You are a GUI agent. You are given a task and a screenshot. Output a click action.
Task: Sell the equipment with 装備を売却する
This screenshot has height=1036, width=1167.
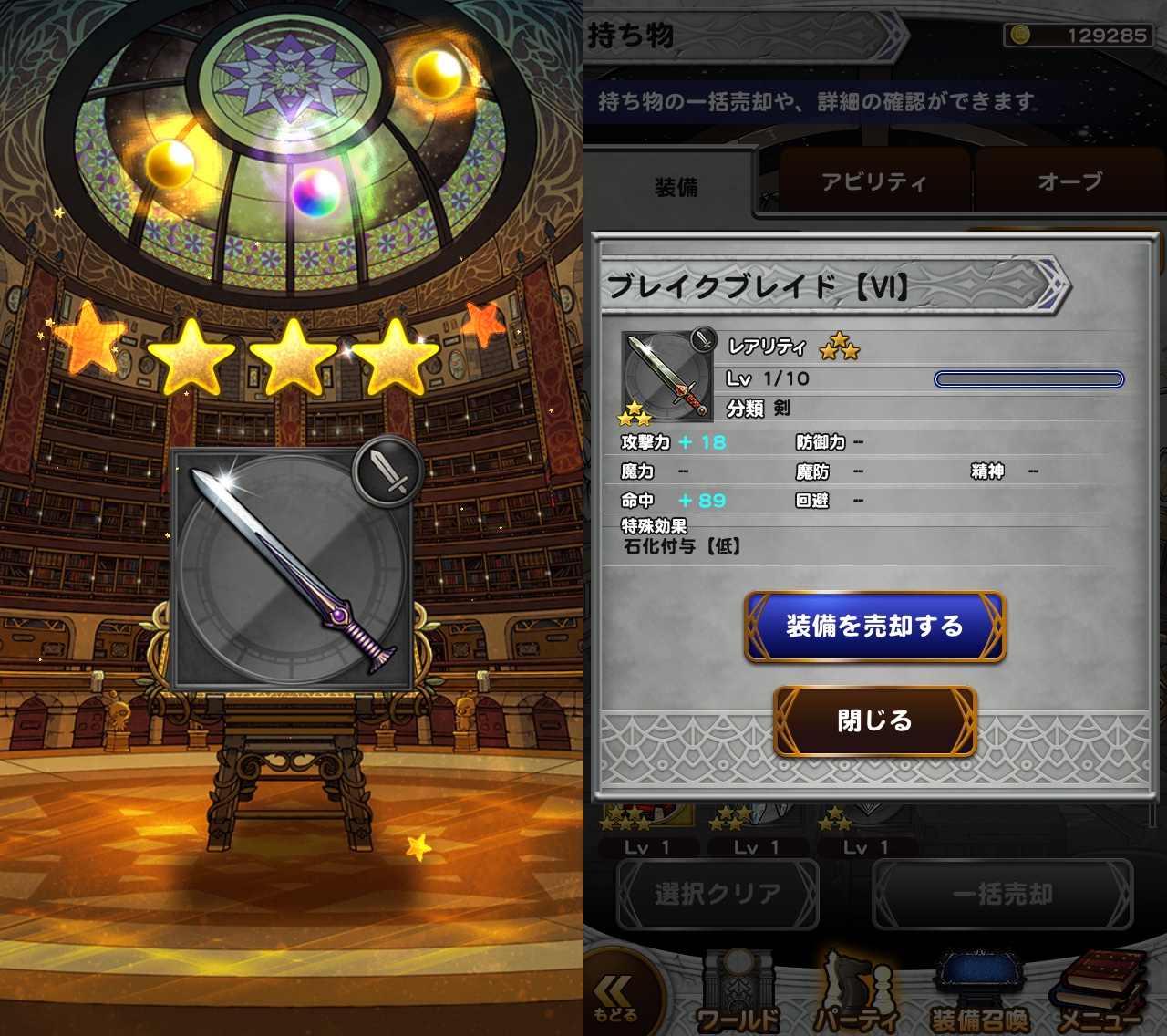tap(875, 627)
